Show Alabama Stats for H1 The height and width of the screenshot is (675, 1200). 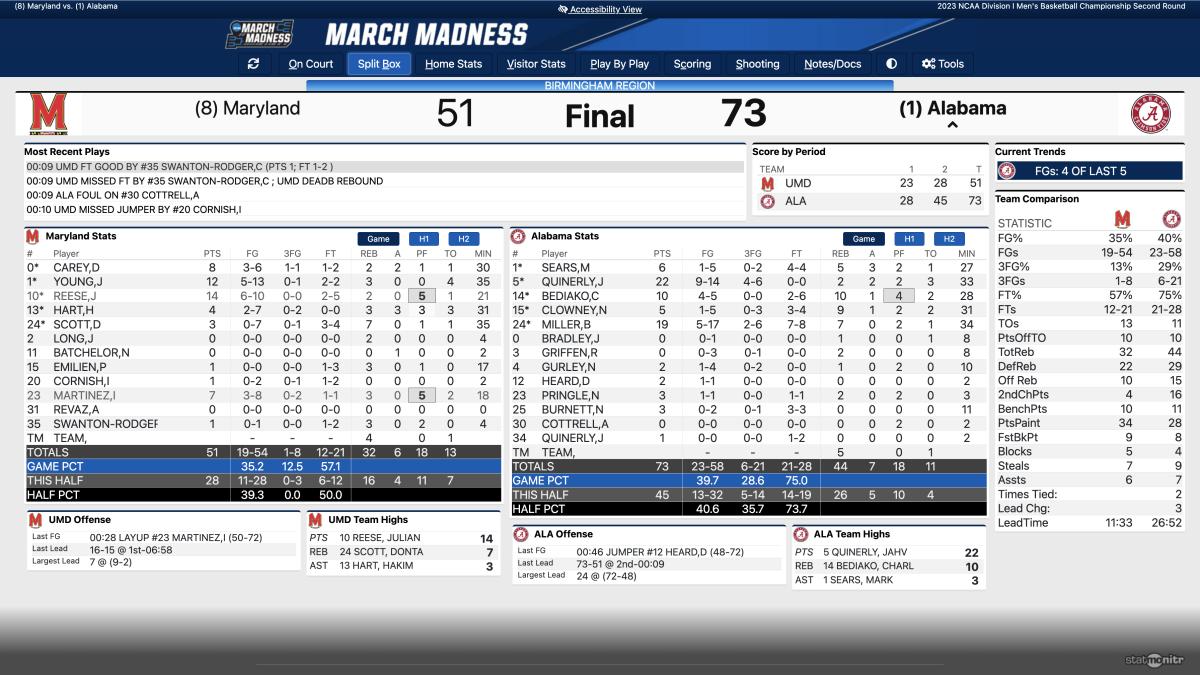[908, 239]
